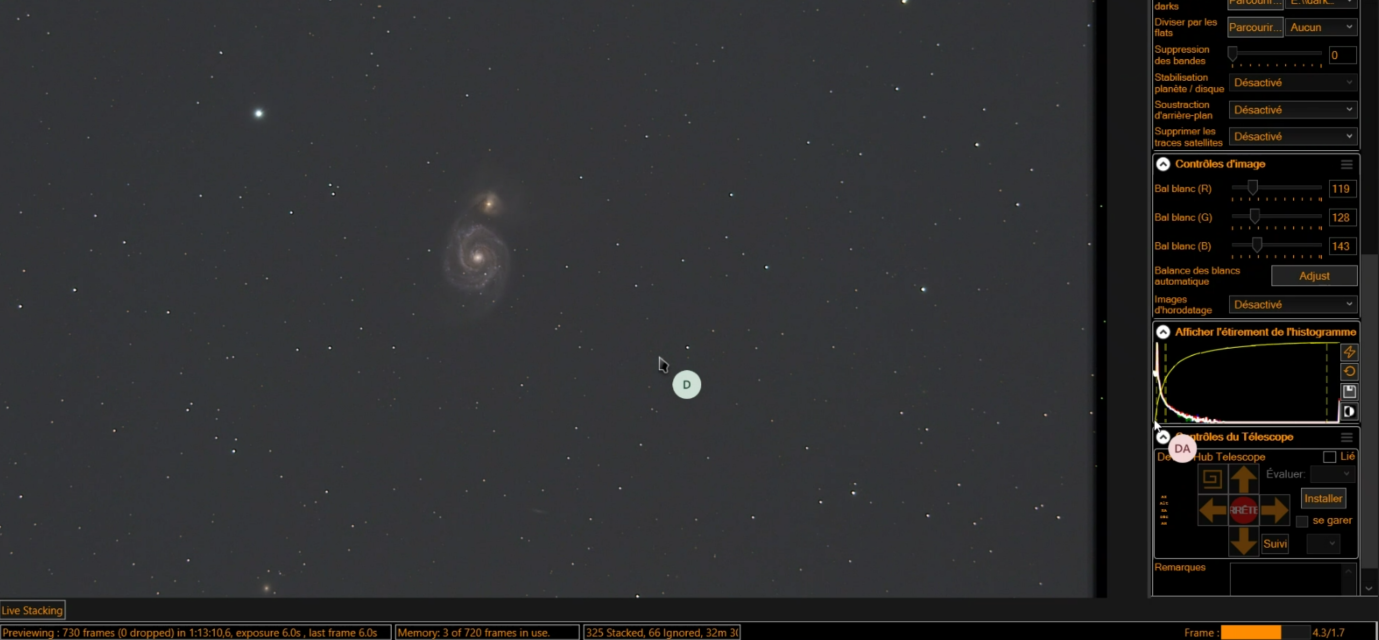Slew telescope with the up arrow
The width and height of the screenshot is (1379, 640).
(1243, 479)
